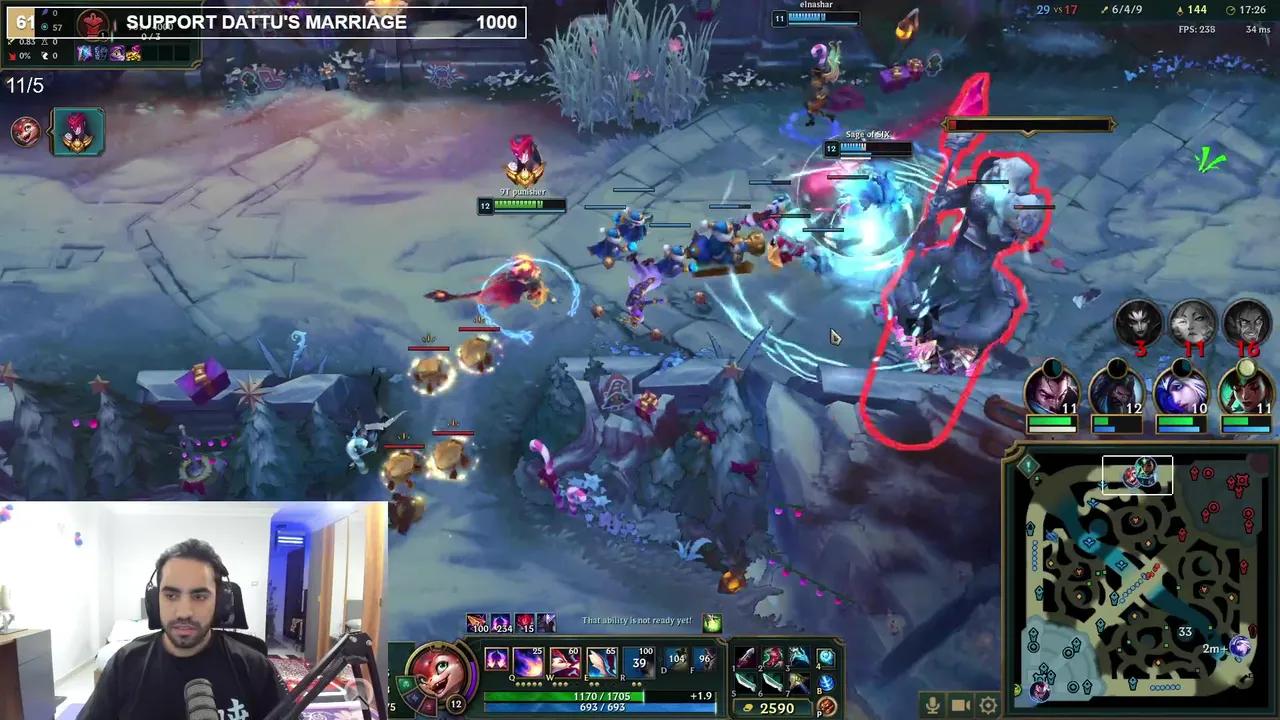Click the dagger item in slot 1
1280x720 pixels.
click(x=745, y=656)
